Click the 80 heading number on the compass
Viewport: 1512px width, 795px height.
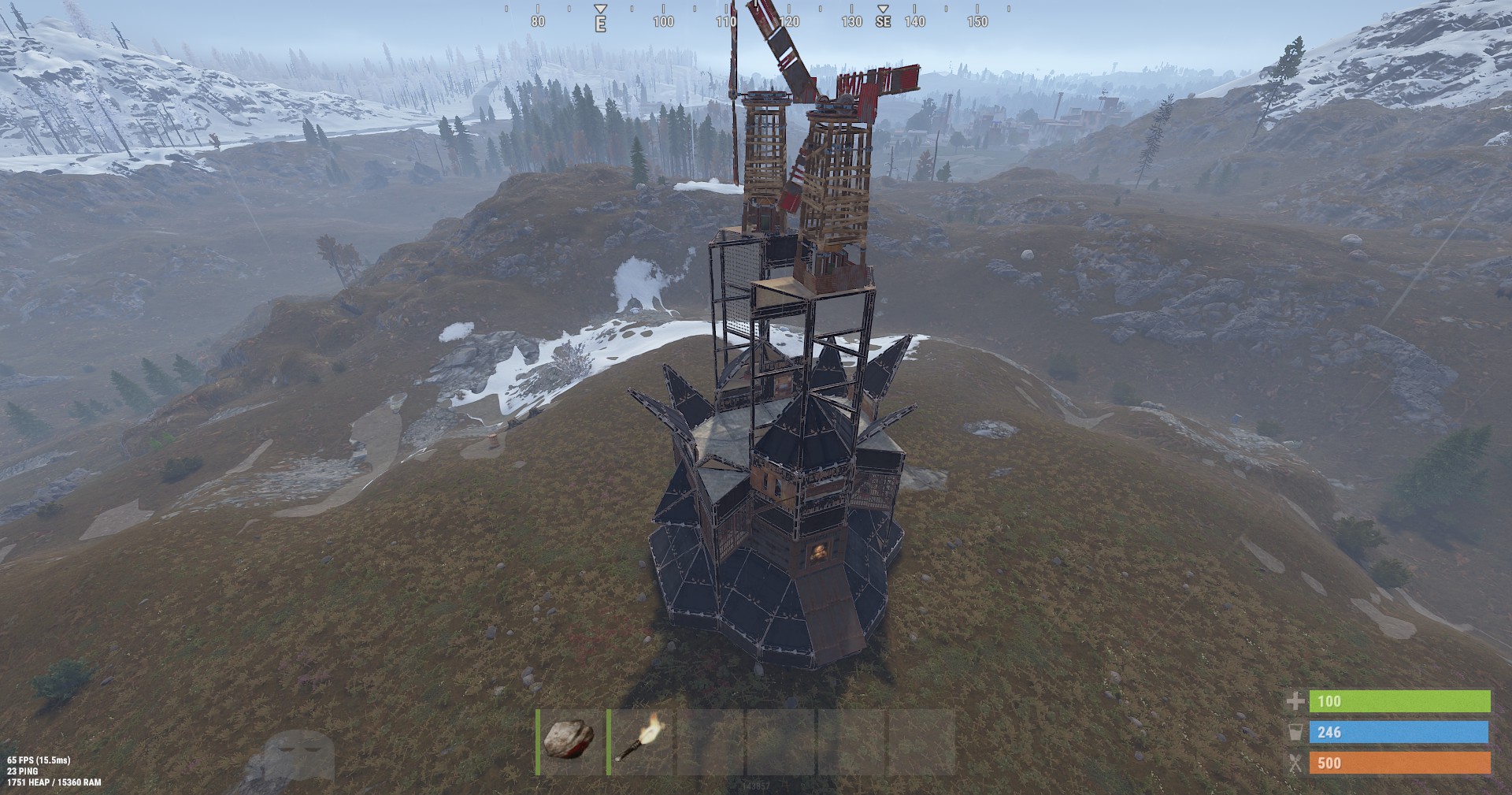click(538, 22)
